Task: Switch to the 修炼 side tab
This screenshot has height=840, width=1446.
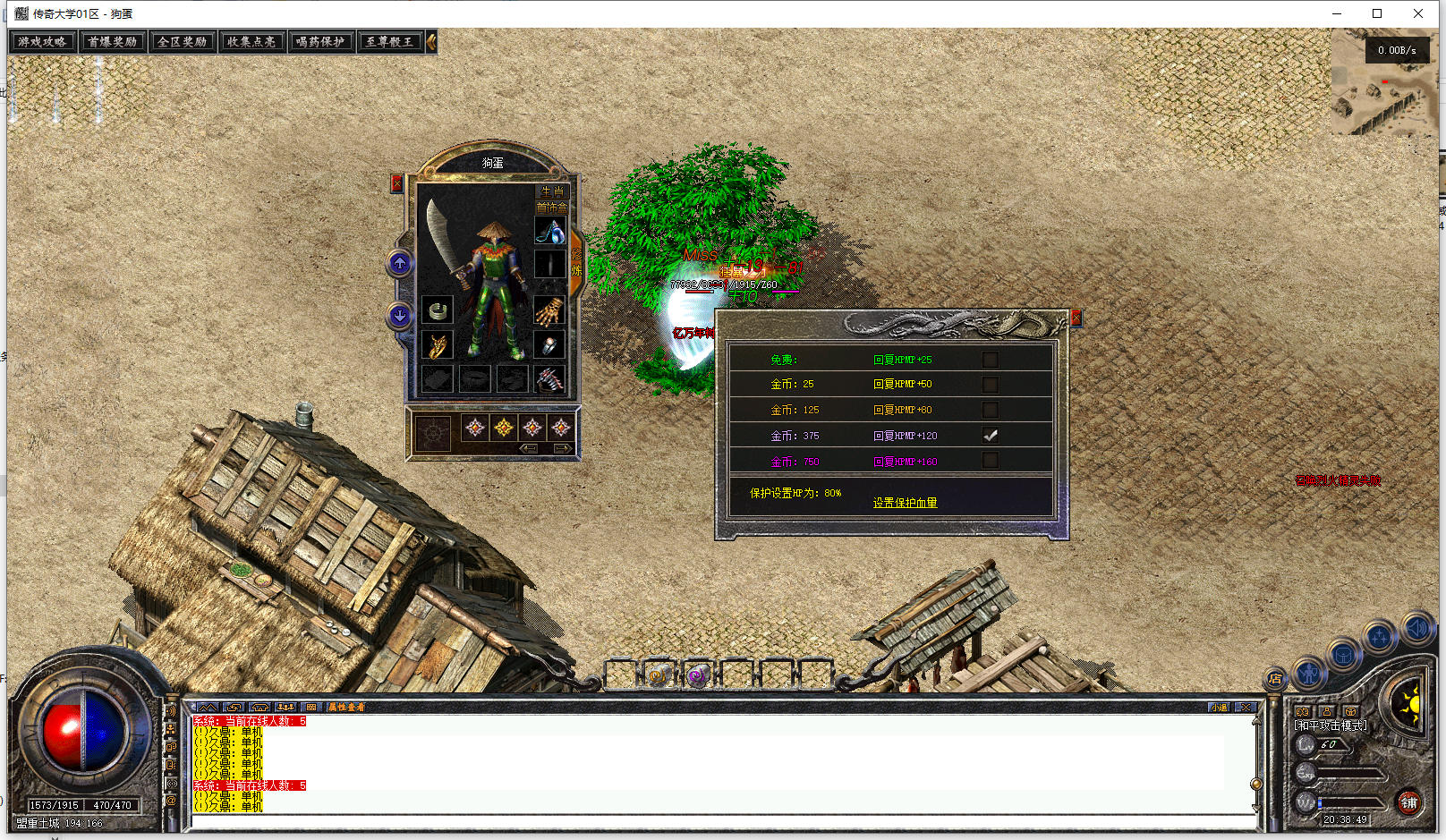Action: click(576, 262)
